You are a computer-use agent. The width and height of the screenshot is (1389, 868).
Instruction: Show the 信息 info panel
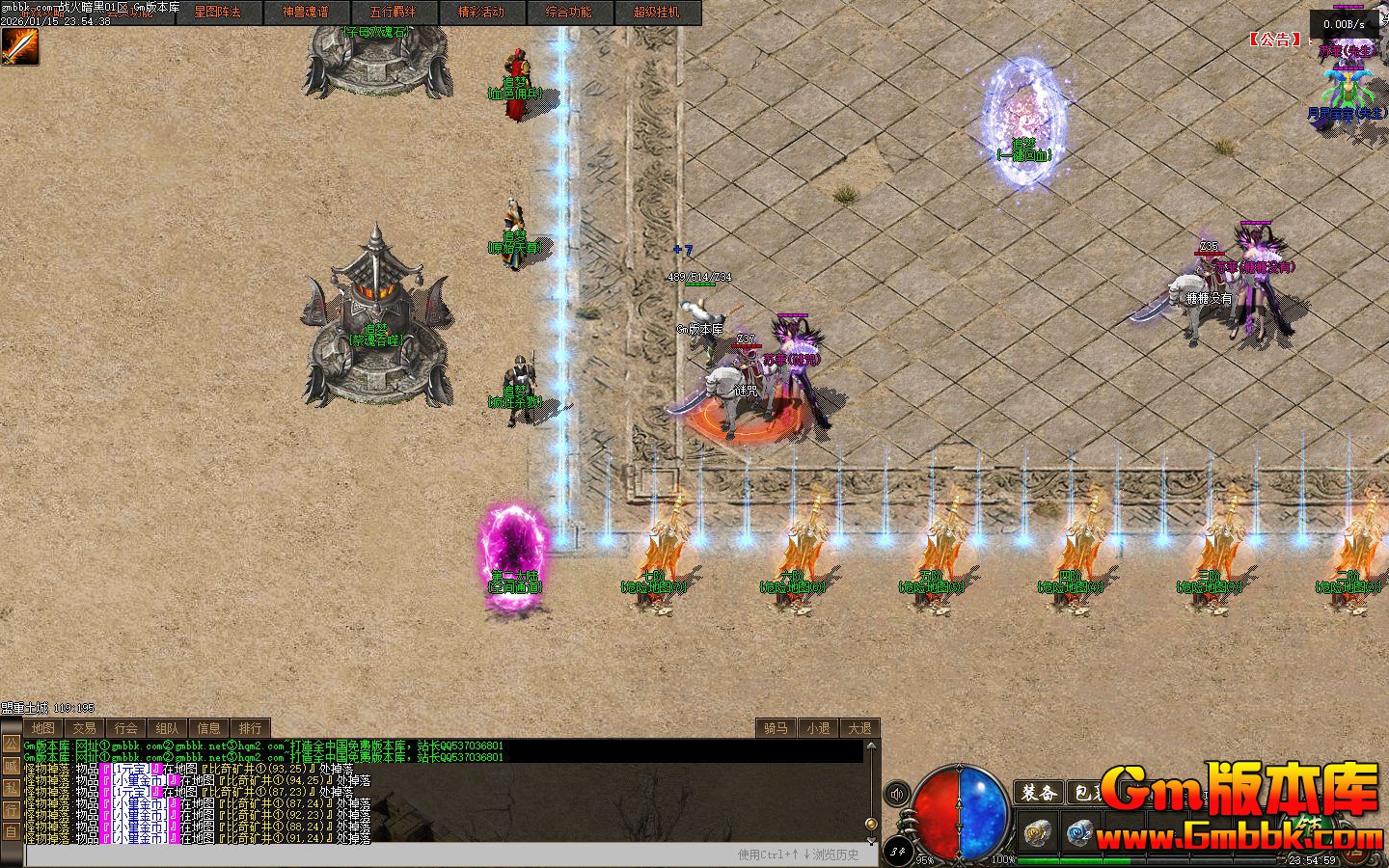click(x=208, y=728)
